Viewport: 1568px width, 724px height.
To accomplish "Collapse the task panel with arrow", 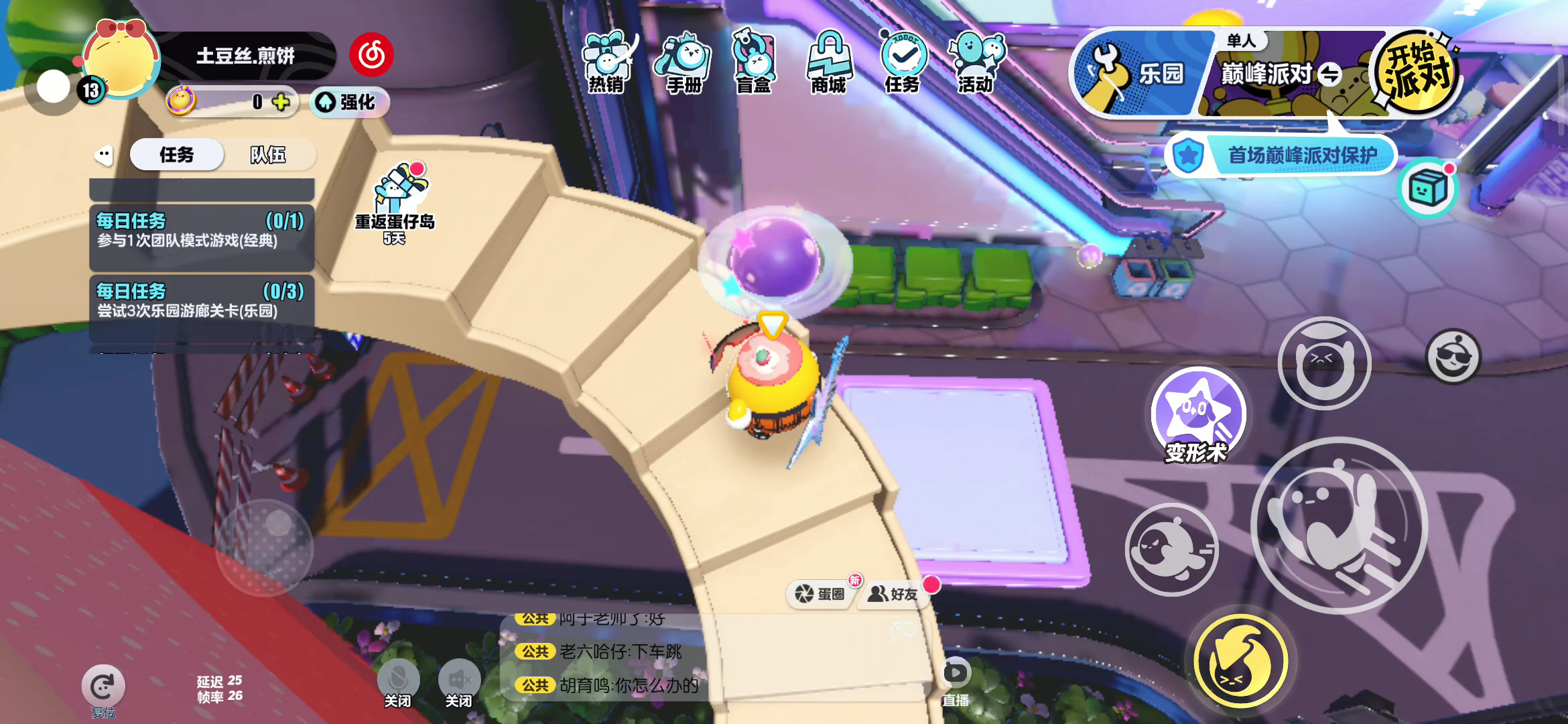I will tap(104, 155).
